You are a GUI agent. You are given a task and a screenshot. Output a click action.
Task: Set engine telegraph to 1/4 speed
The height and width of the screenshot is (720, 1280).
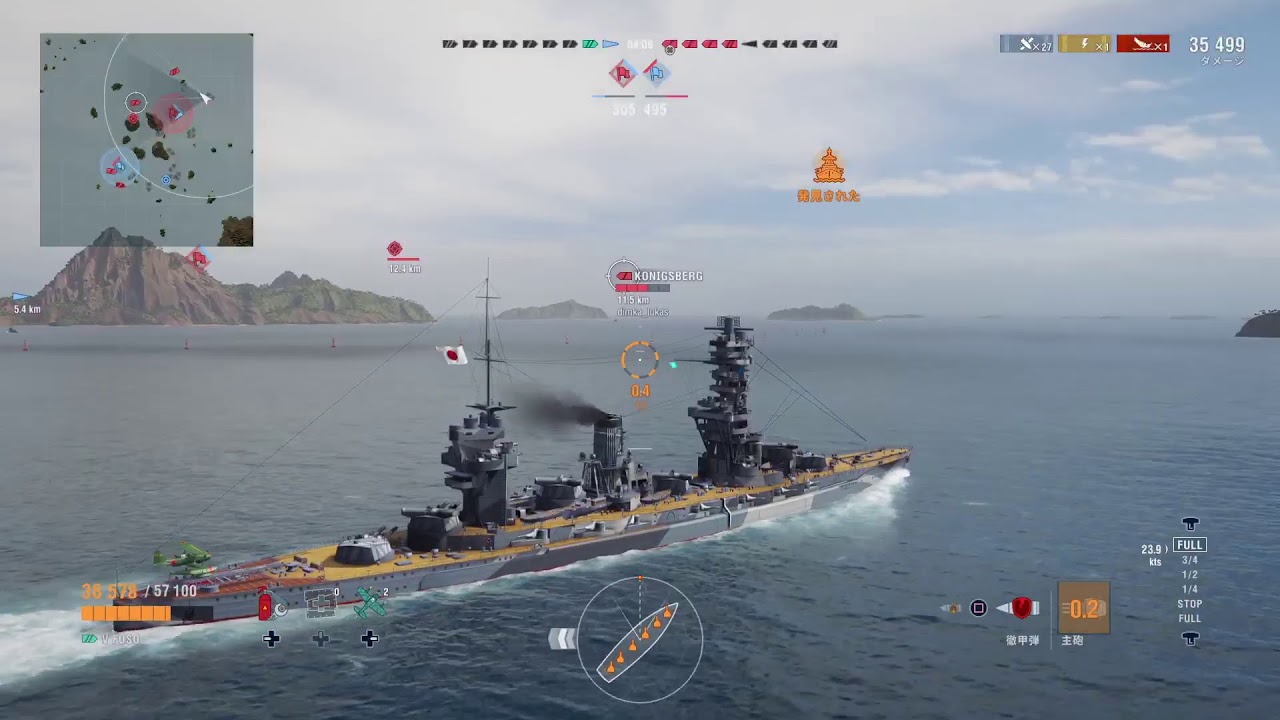pyautogui.click(x=1189, y=589)
